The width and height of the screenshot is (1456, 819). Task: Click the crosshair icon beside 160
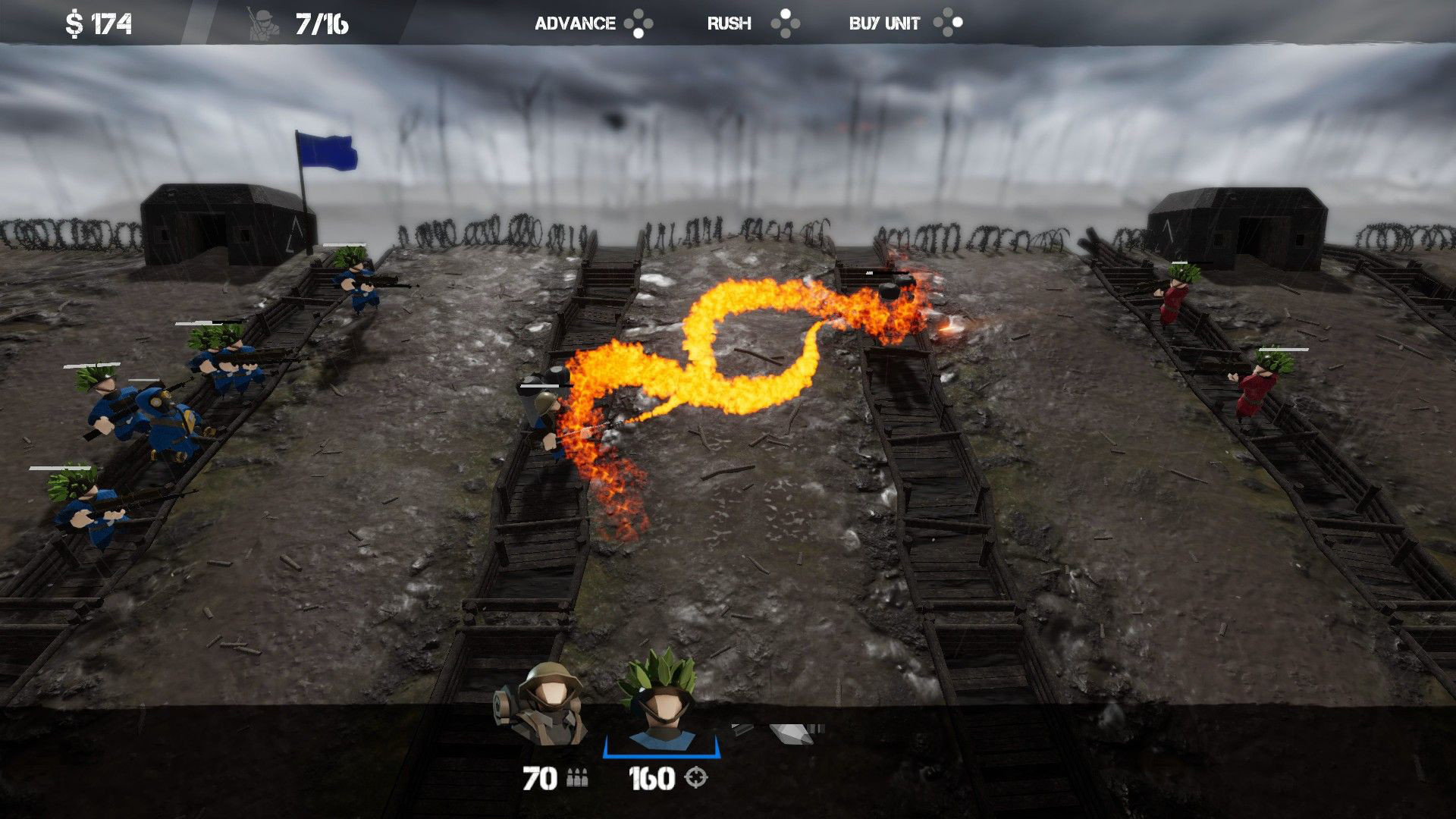[695, 776]
